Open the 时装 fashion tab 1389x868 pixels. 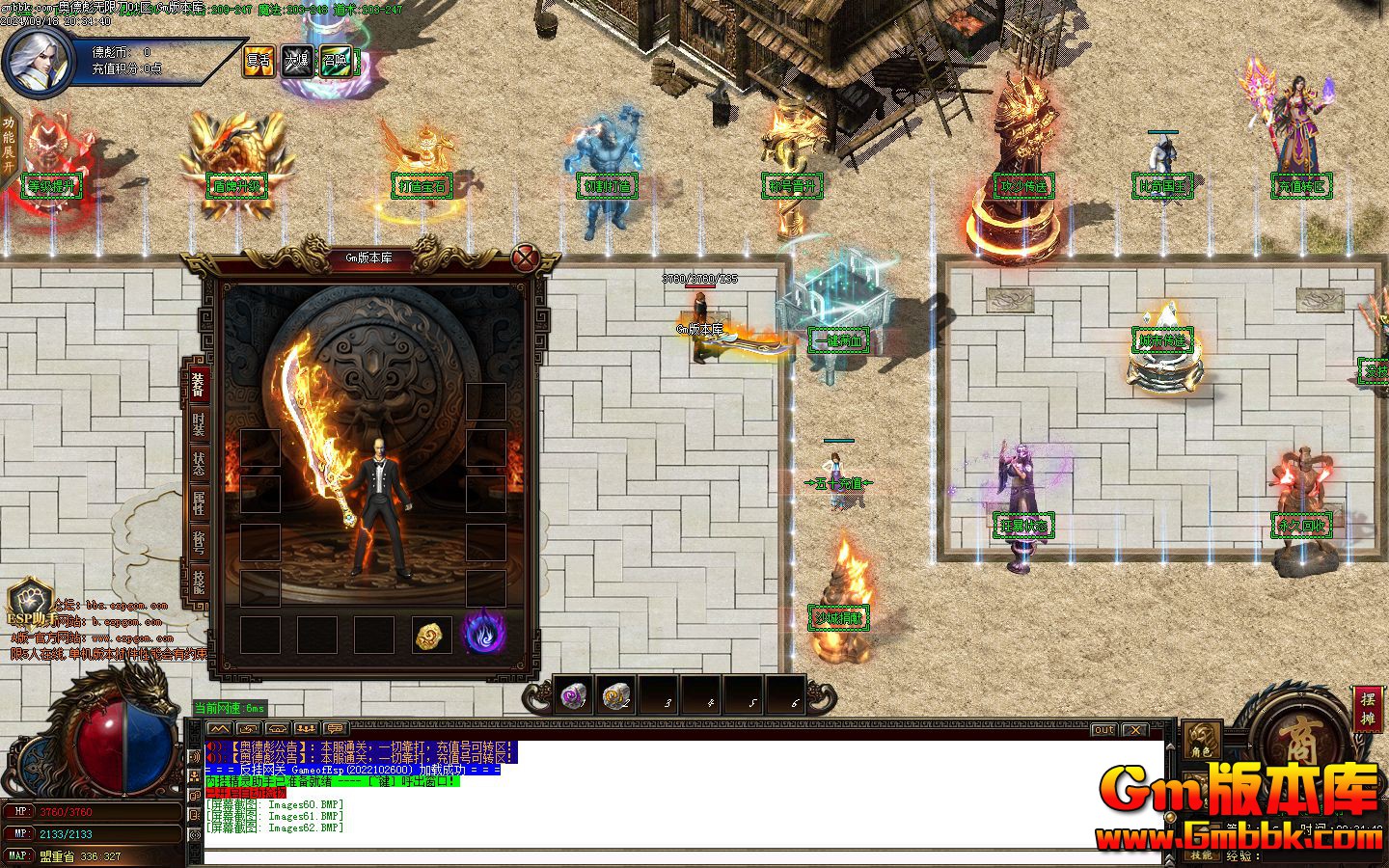click(198, 422)
